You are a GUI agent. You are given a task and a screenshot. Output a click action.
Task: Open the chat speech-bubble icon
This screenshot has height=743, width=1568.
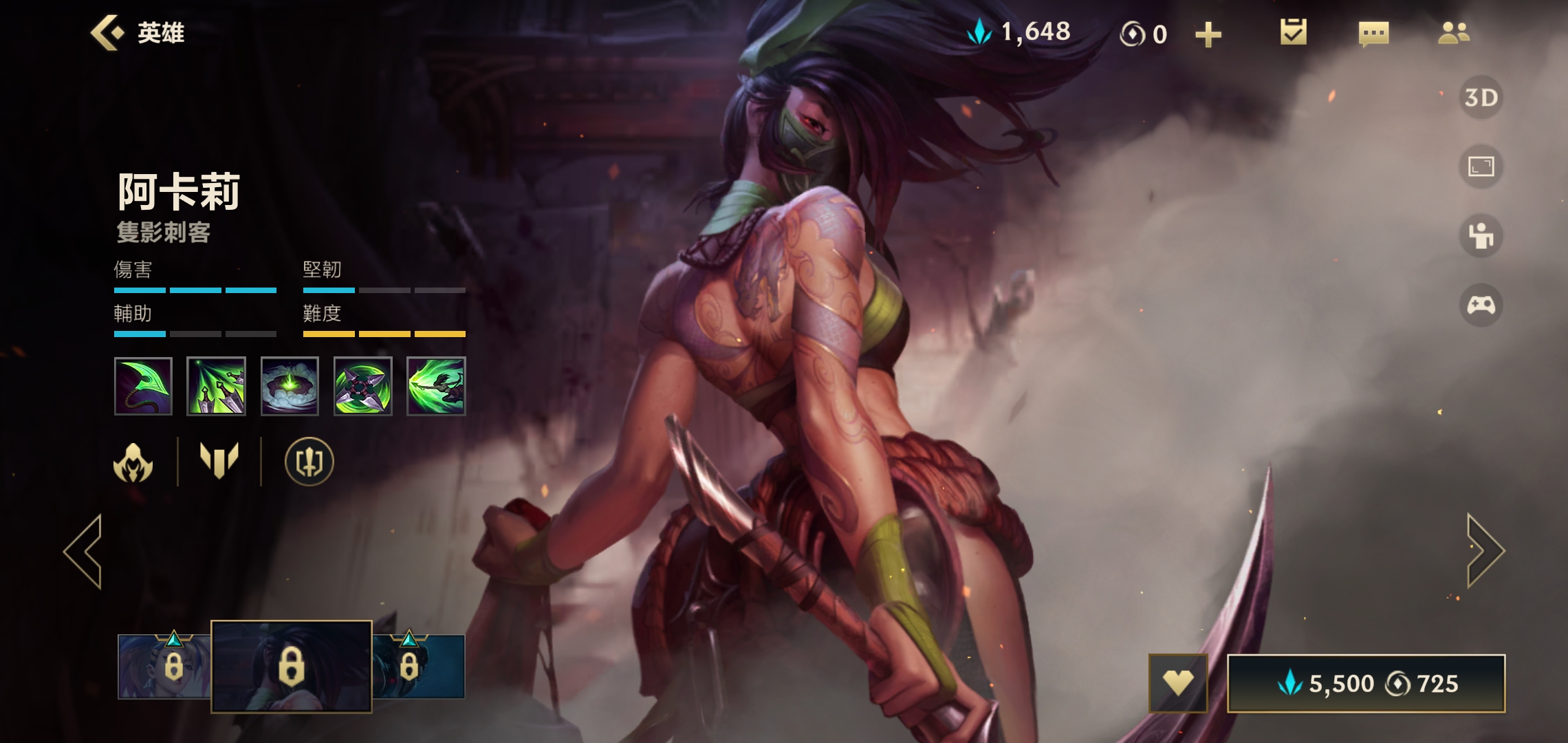click(x=1373, y=33)
